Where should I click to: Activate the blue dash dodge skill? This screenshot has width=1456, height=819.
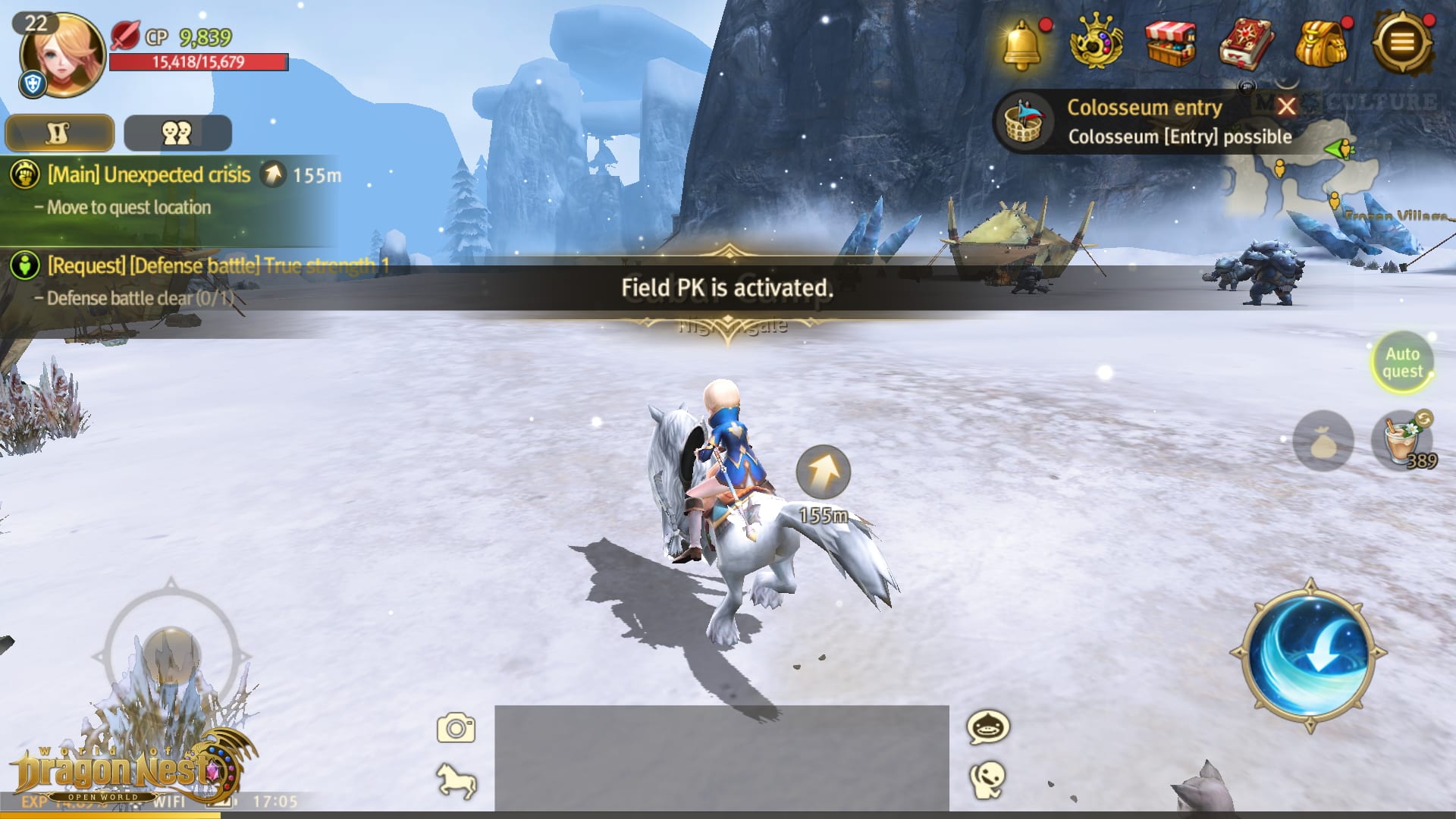[1310, 654]
